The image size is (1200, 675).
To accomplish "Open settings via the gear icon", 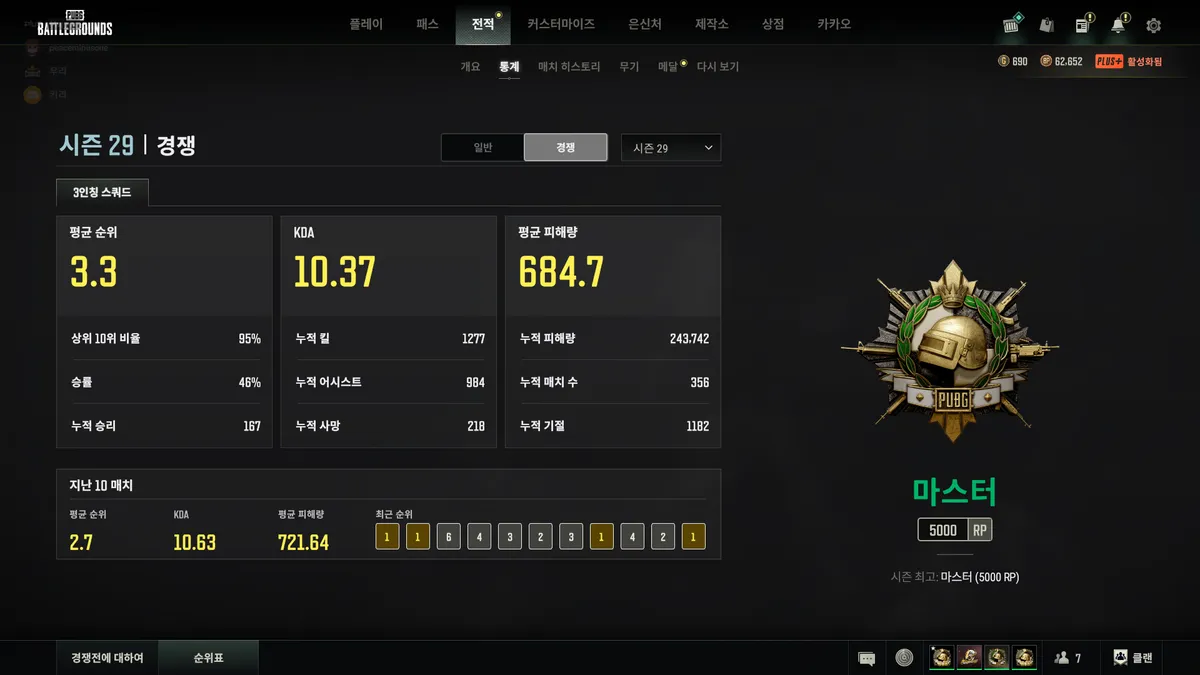I will (x=1153, y=25).
